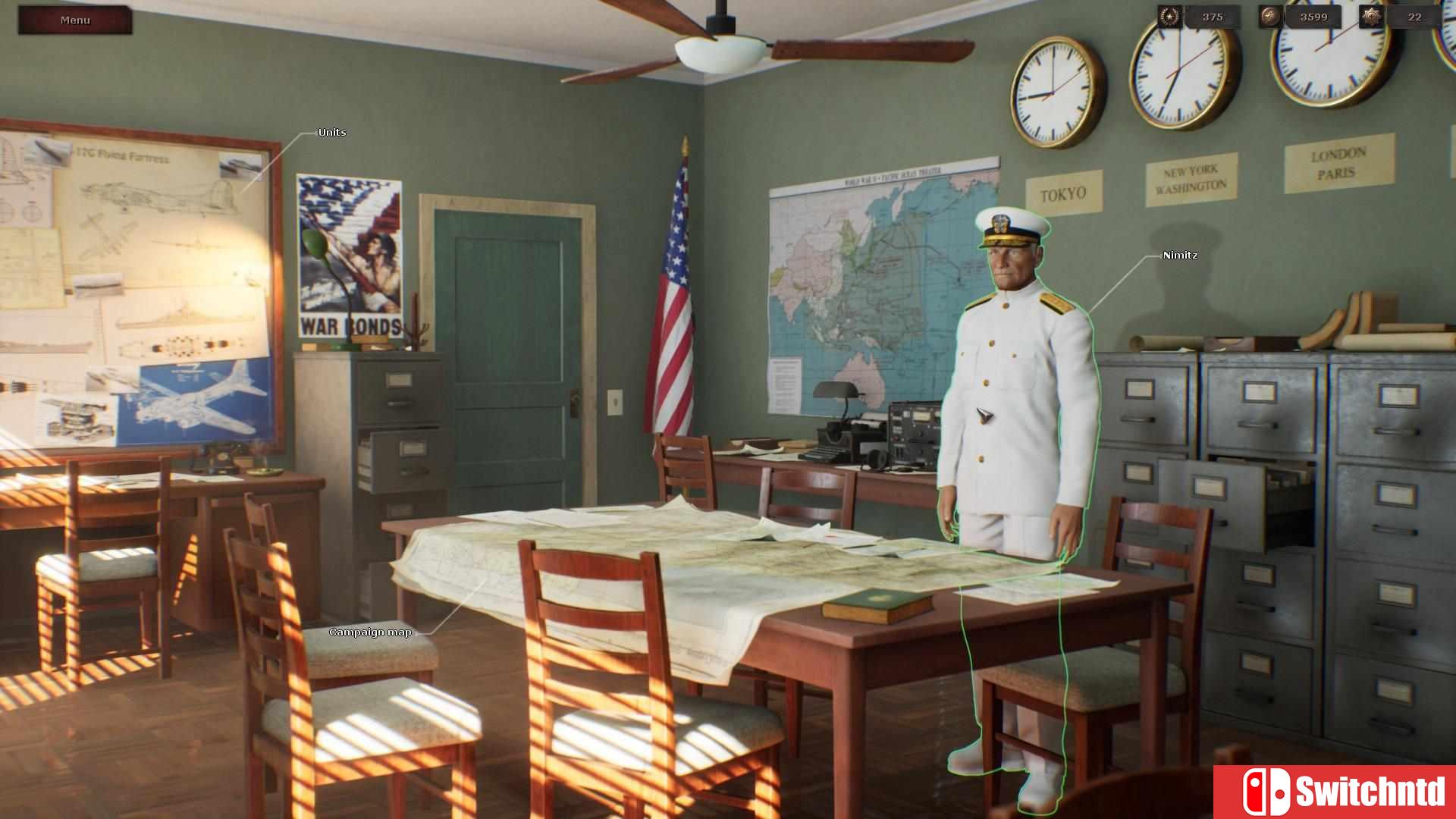This screenshot has width=1456, height=819.
Task: Click the star badge icon showing 22
Action: 1371,16
